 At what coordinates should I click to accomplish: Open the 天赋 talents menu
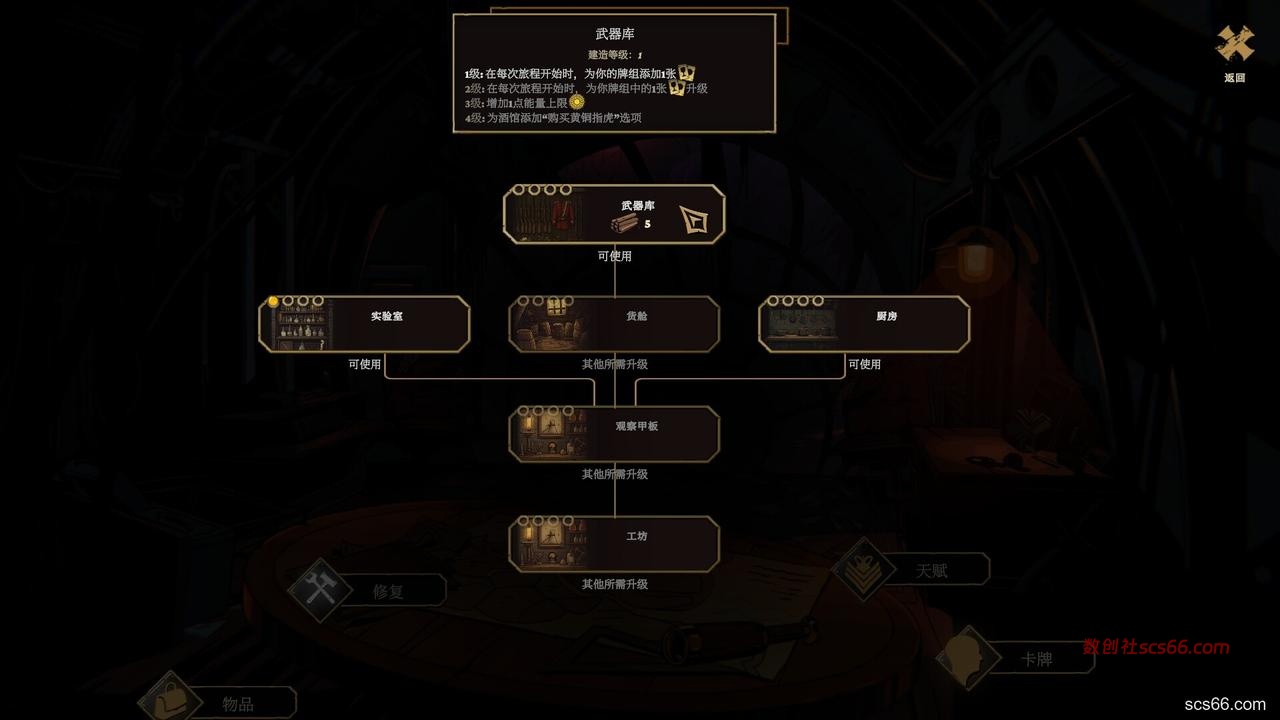912,570
